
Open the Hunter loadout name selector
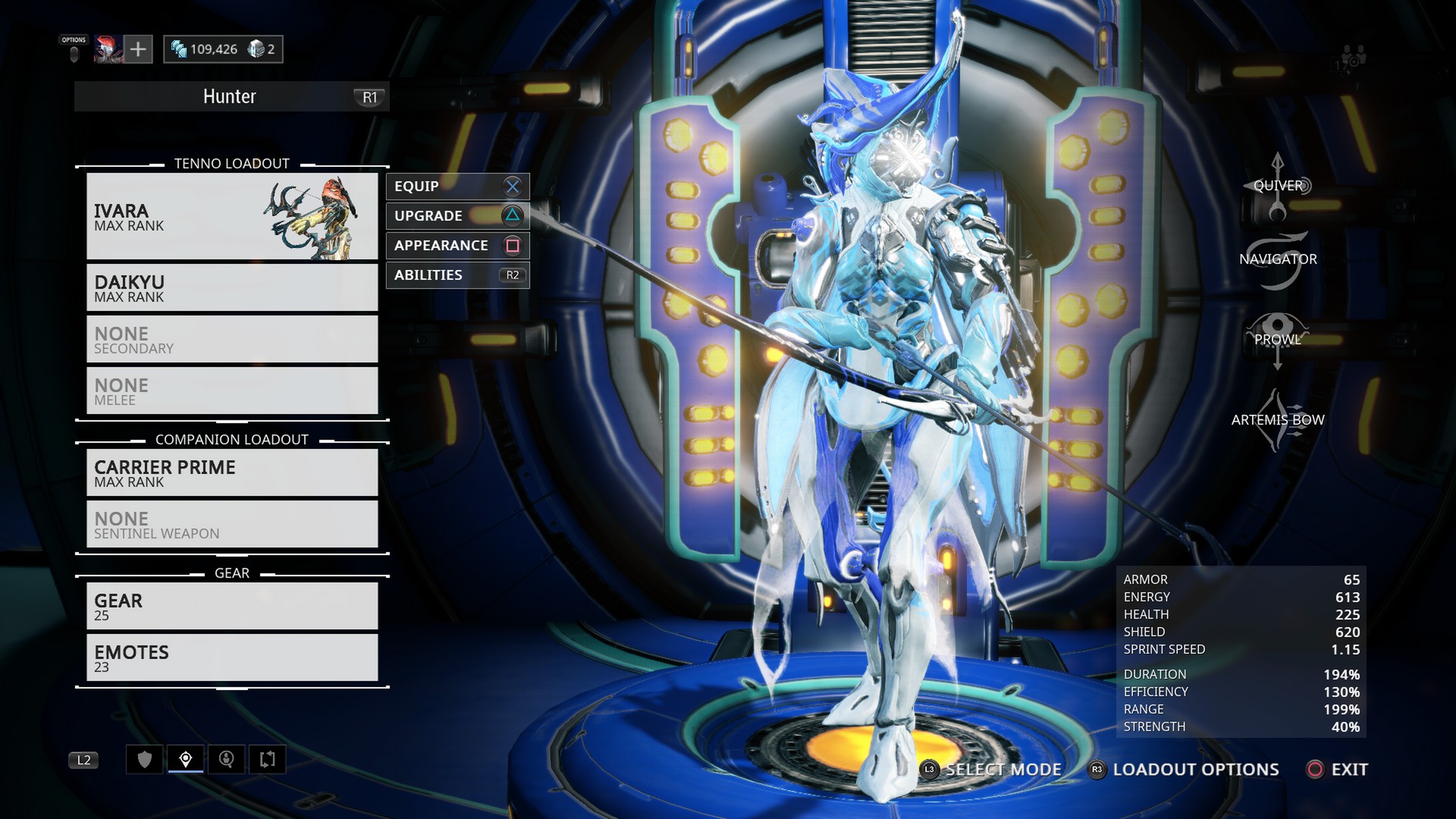click(x=231, y=97)
